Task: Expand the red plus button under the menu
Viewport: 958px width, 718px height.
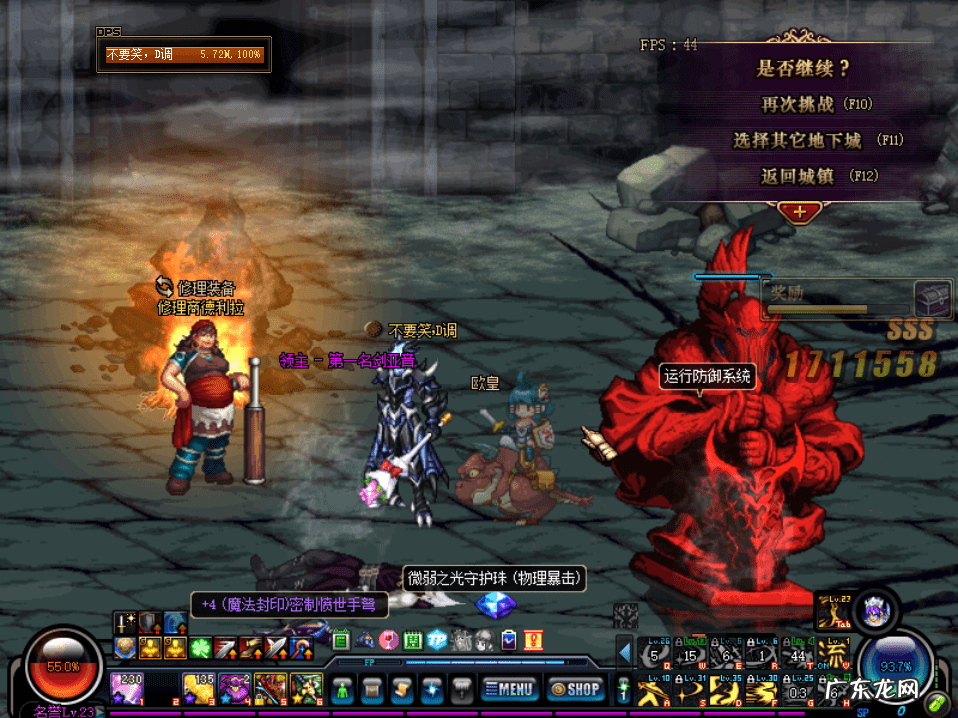Action: 799,211
